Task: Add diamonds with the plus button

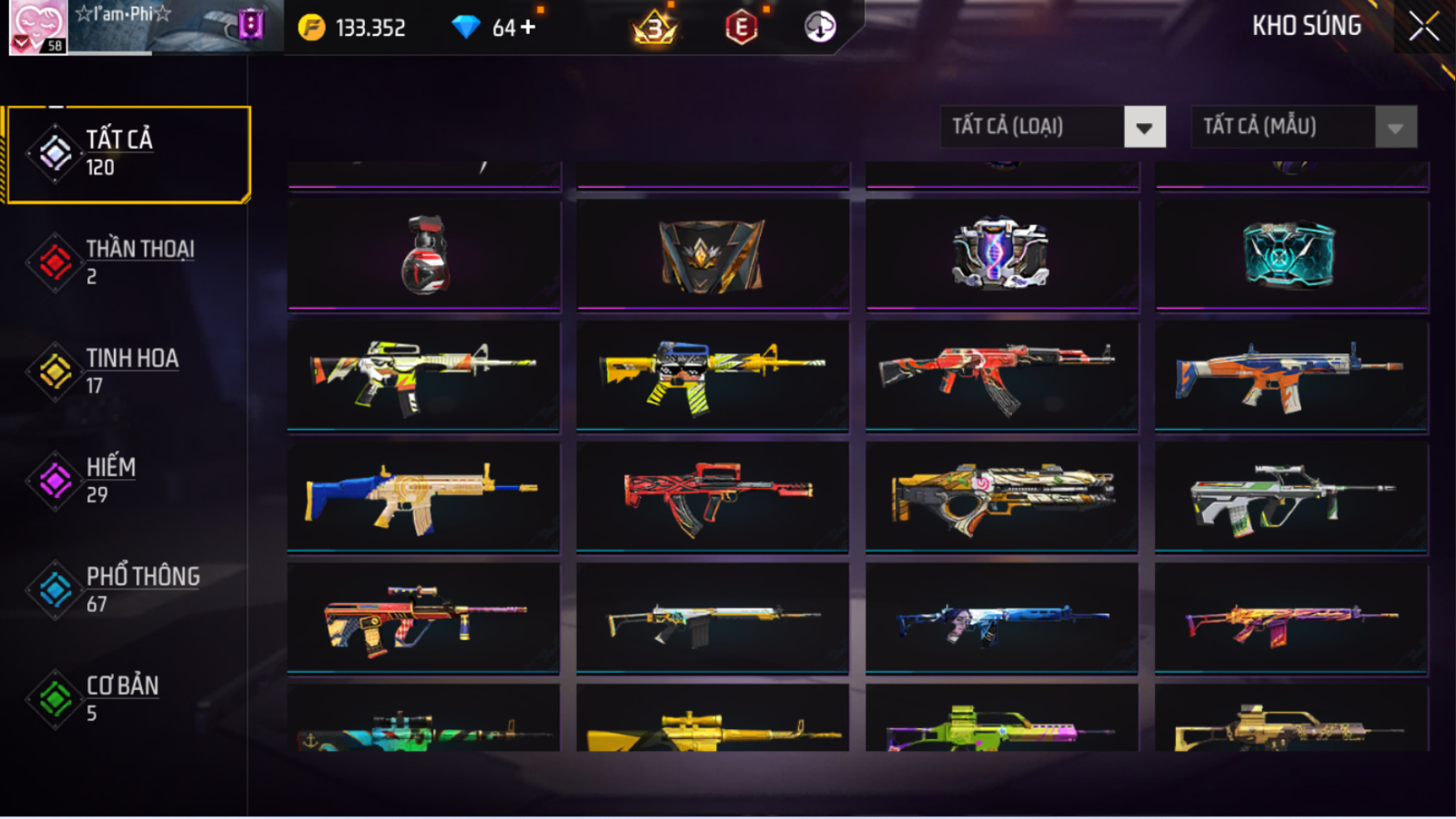Action: [x=527, y=27]
